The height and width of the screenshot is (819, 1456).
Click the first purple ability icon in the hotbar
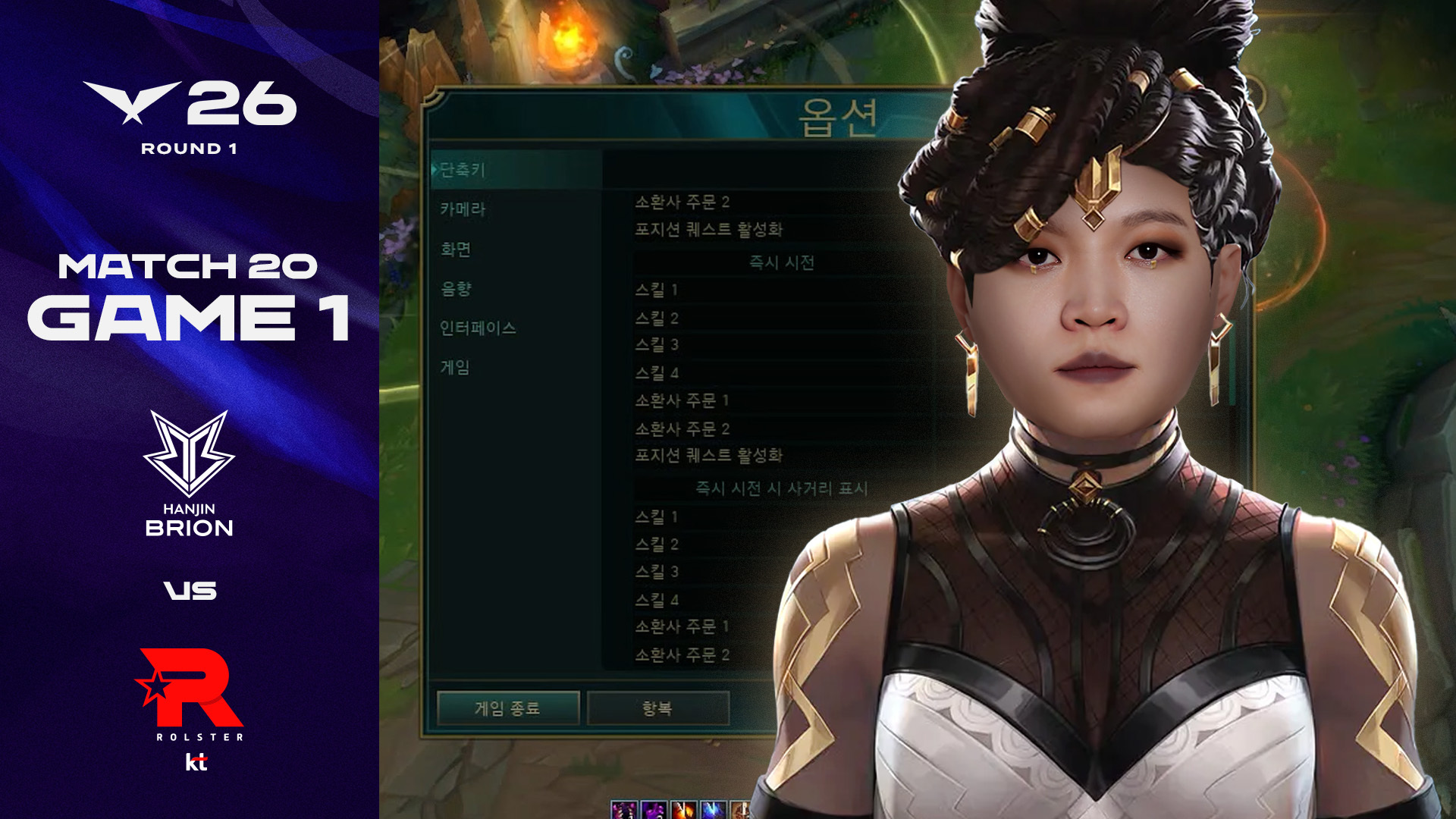[x=623, y=811]
